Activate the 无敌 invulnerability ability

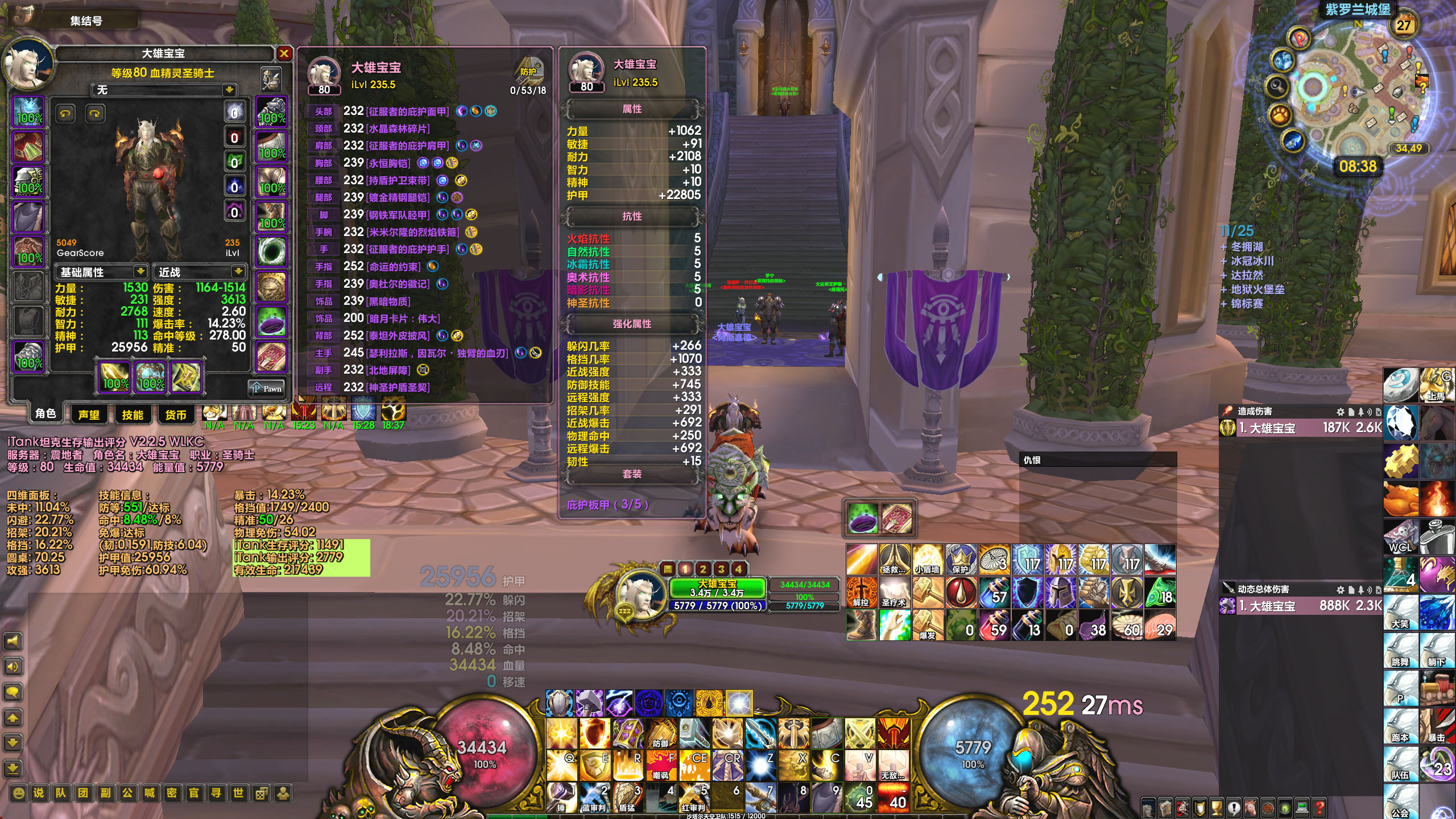coord(893,766)
